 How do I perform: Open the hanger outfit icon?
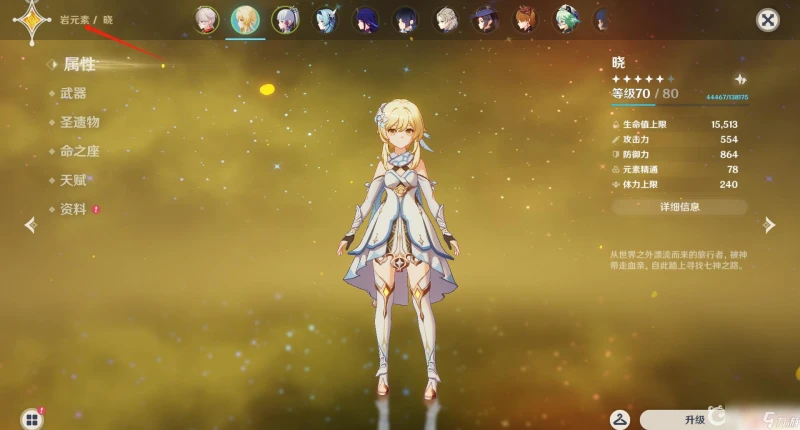(620, 418)
